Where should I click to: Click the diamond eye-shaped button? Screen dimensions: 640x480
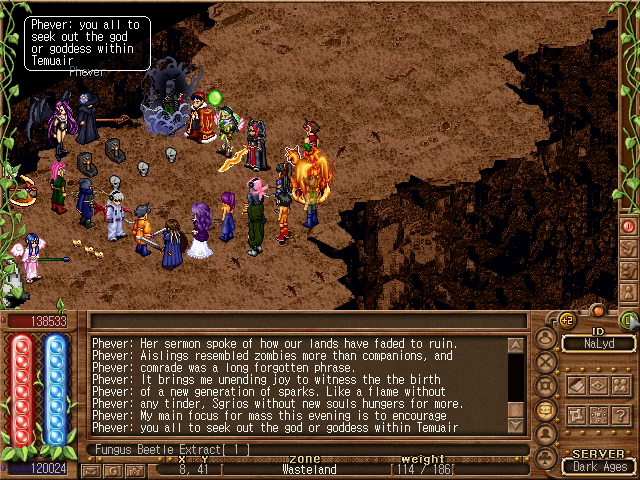599,385
